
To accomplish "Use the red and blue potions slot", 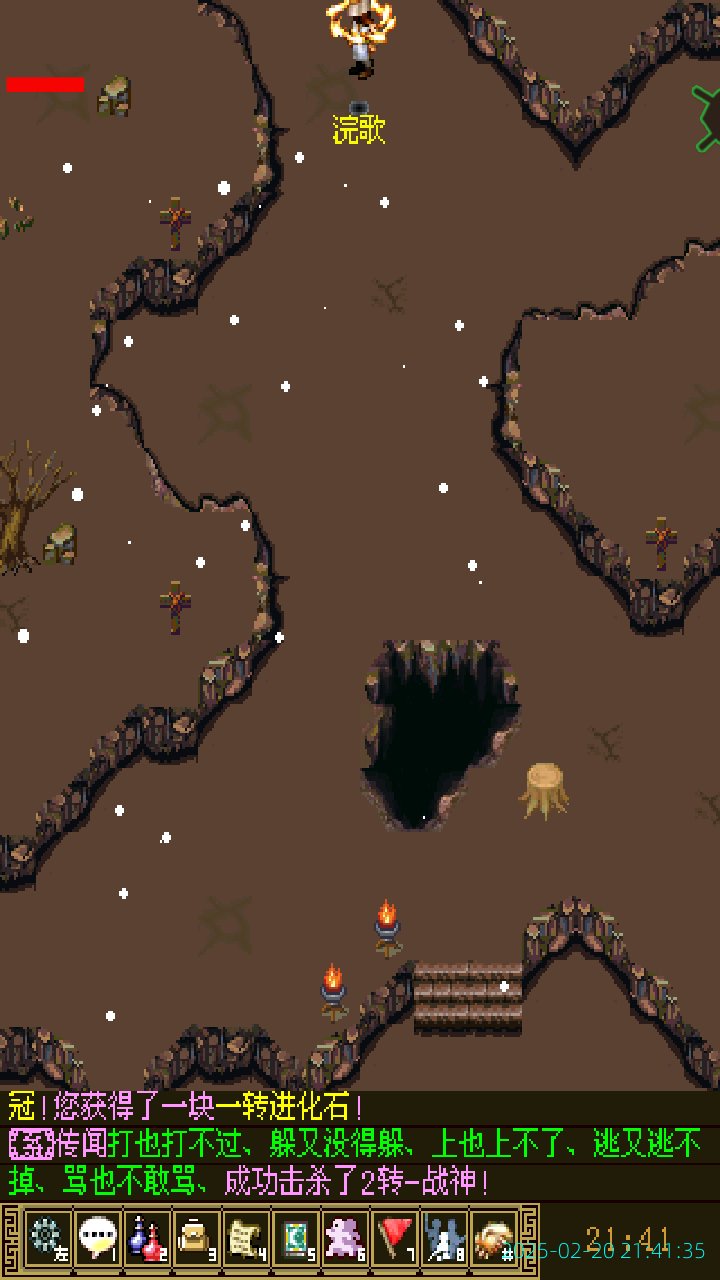I will click(x=147, y=1238).
